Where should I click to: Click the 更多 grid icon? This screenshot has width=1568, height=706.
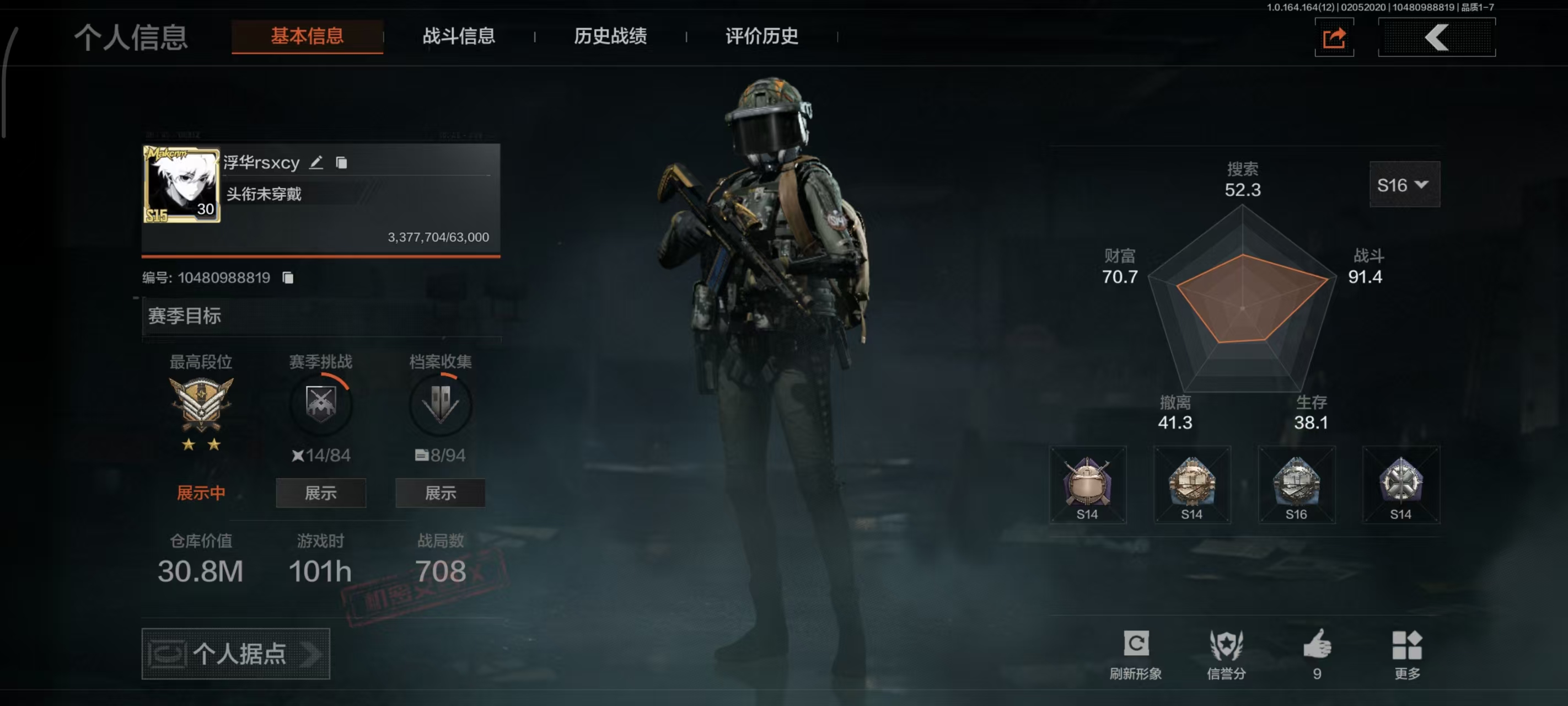coord(1408,643)
